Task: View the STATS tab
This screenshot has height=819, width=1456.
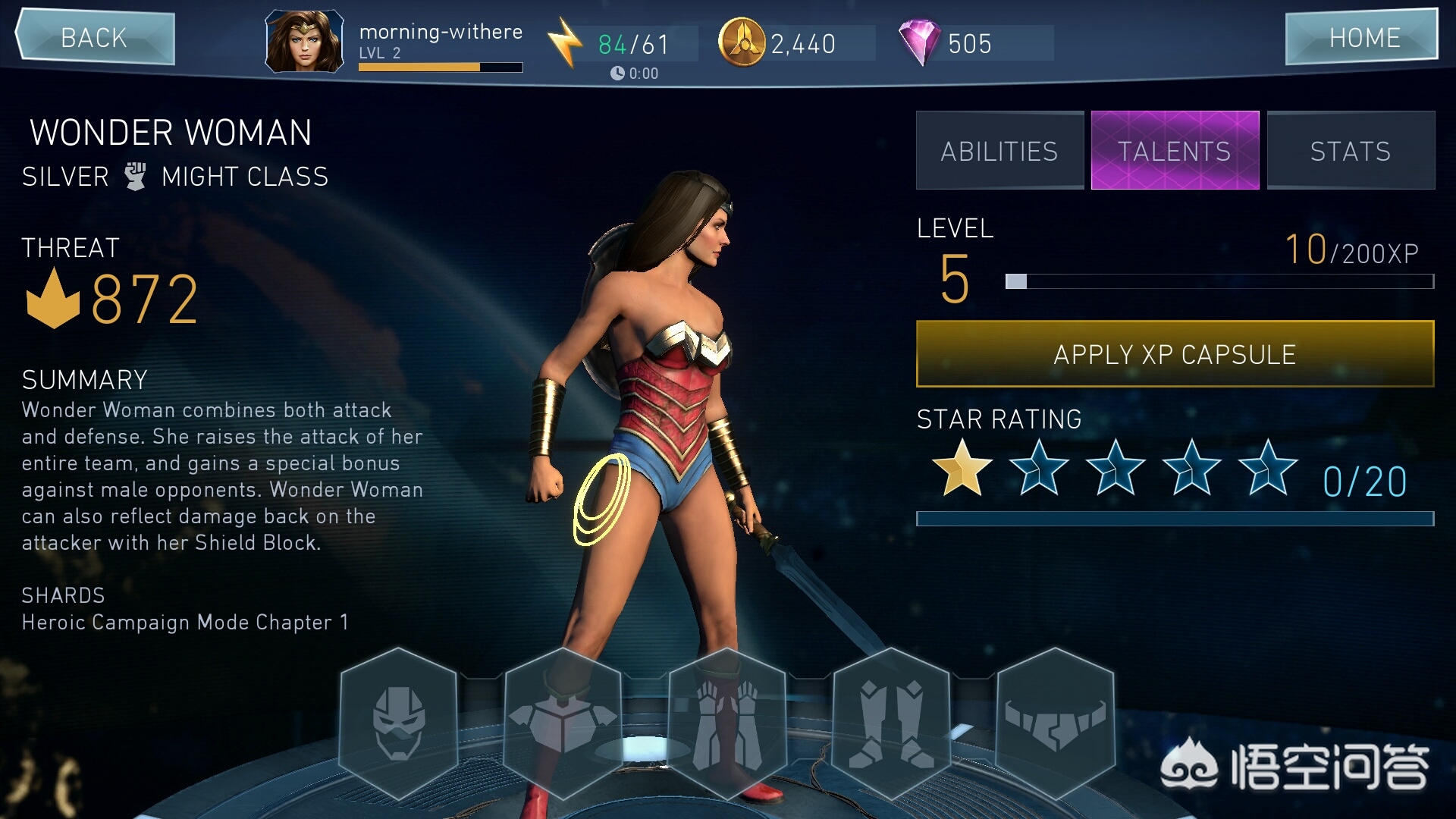Action: [x=1351, y=151]
